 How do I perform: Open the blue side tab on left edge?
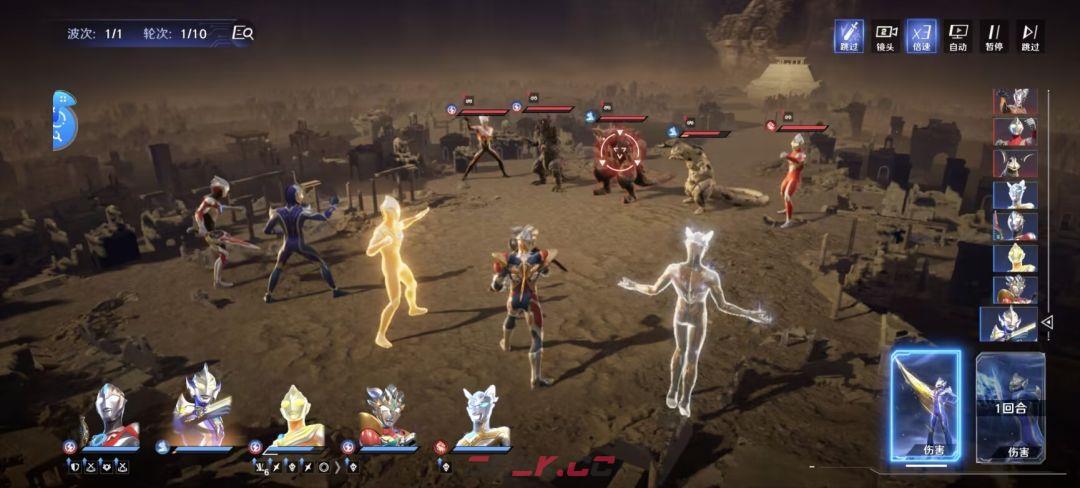tap(64, 120)
